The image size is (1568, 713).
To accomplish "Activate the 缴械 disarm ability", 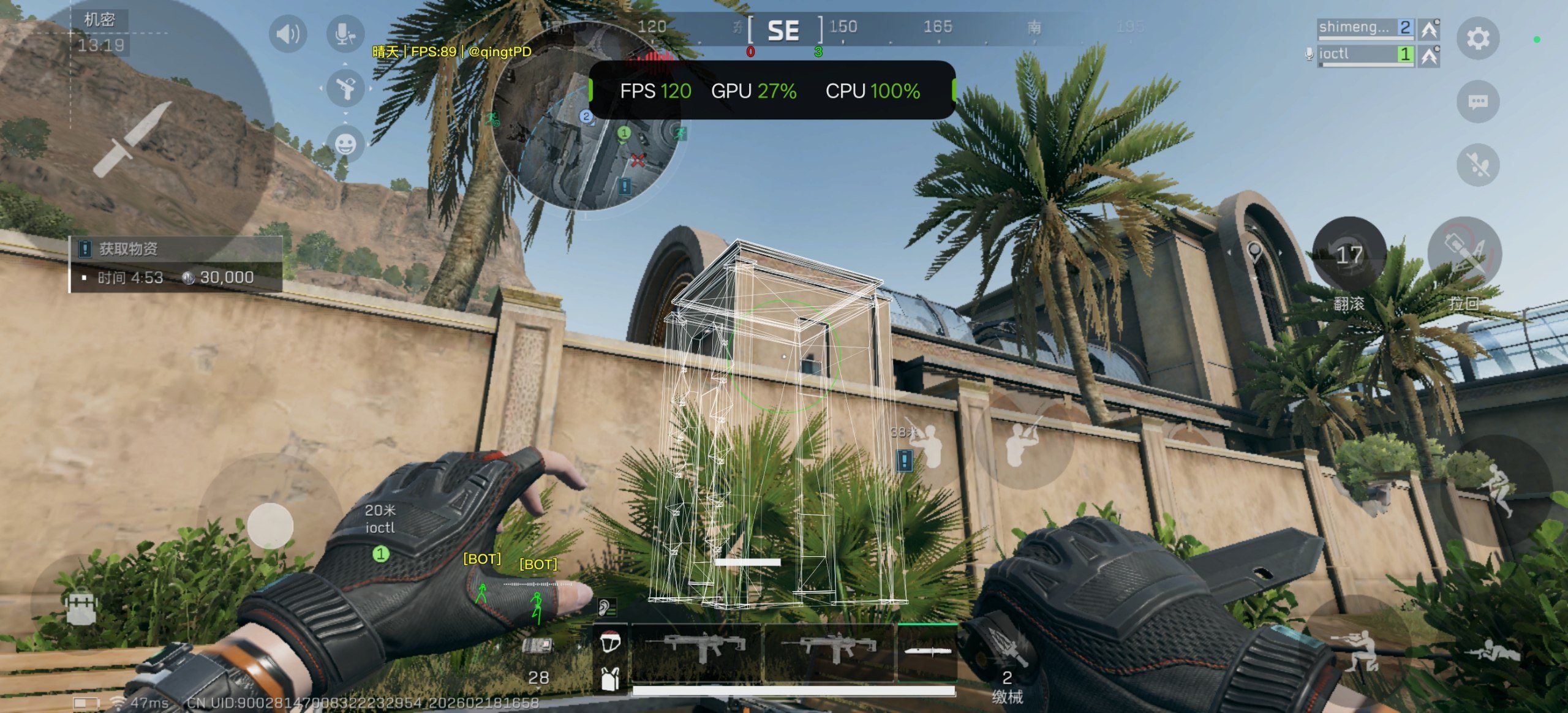I will coord(1006,662).
